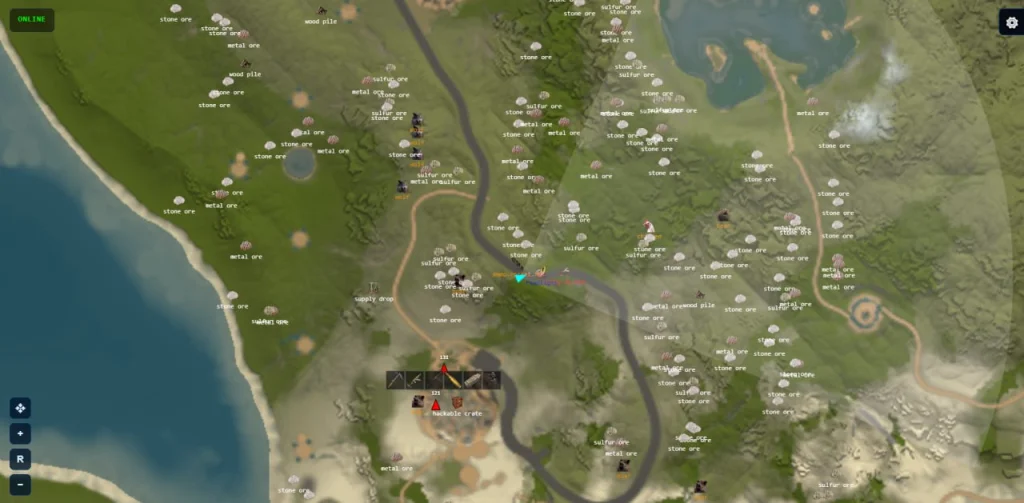The width and height of the screenshot is (1024, 503).
Task: Choose the golden bullet ammo slot
Action: (x=454, y=380)
